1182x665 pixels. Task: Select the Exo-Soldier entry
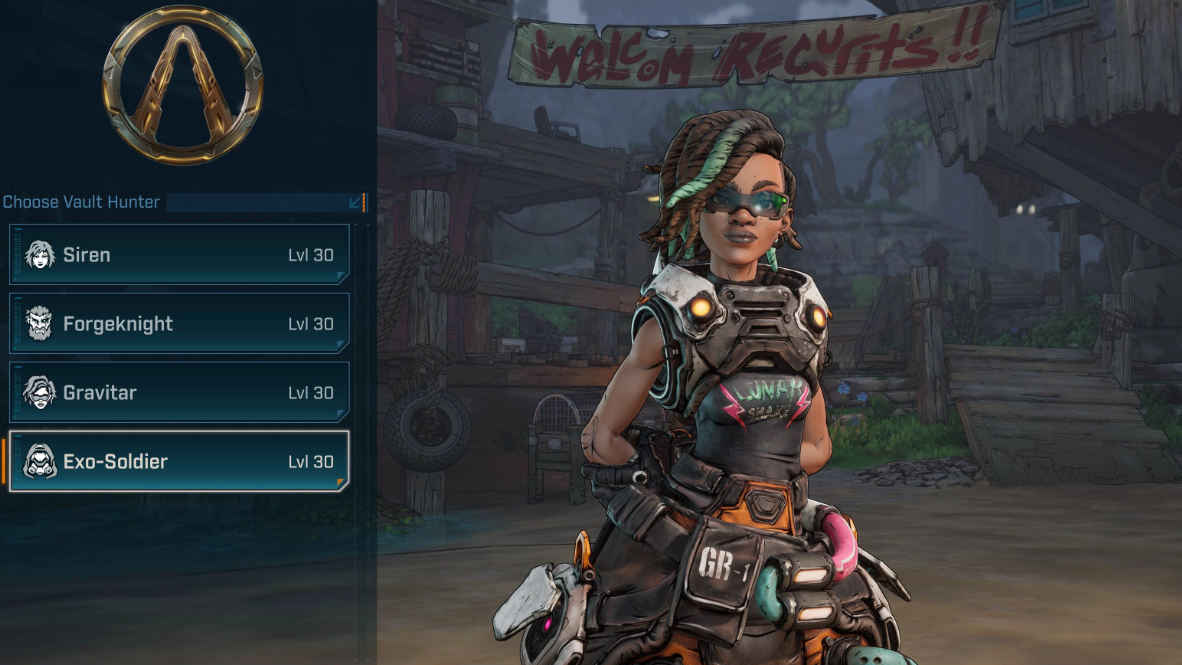(180, 462)
